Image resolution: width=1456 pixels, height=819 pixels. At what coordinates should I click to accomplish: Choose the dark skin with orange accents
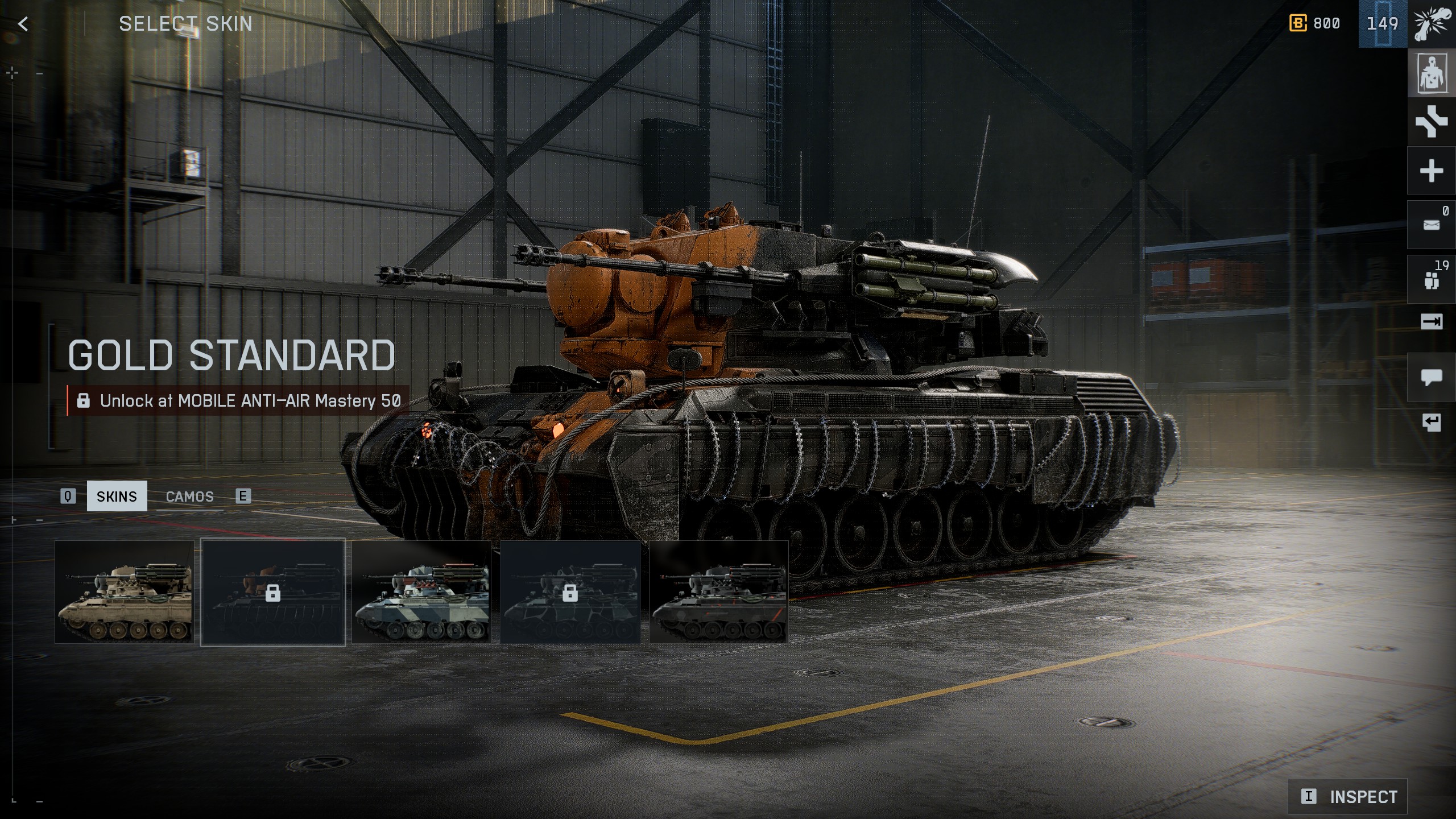tap(719, 592)
